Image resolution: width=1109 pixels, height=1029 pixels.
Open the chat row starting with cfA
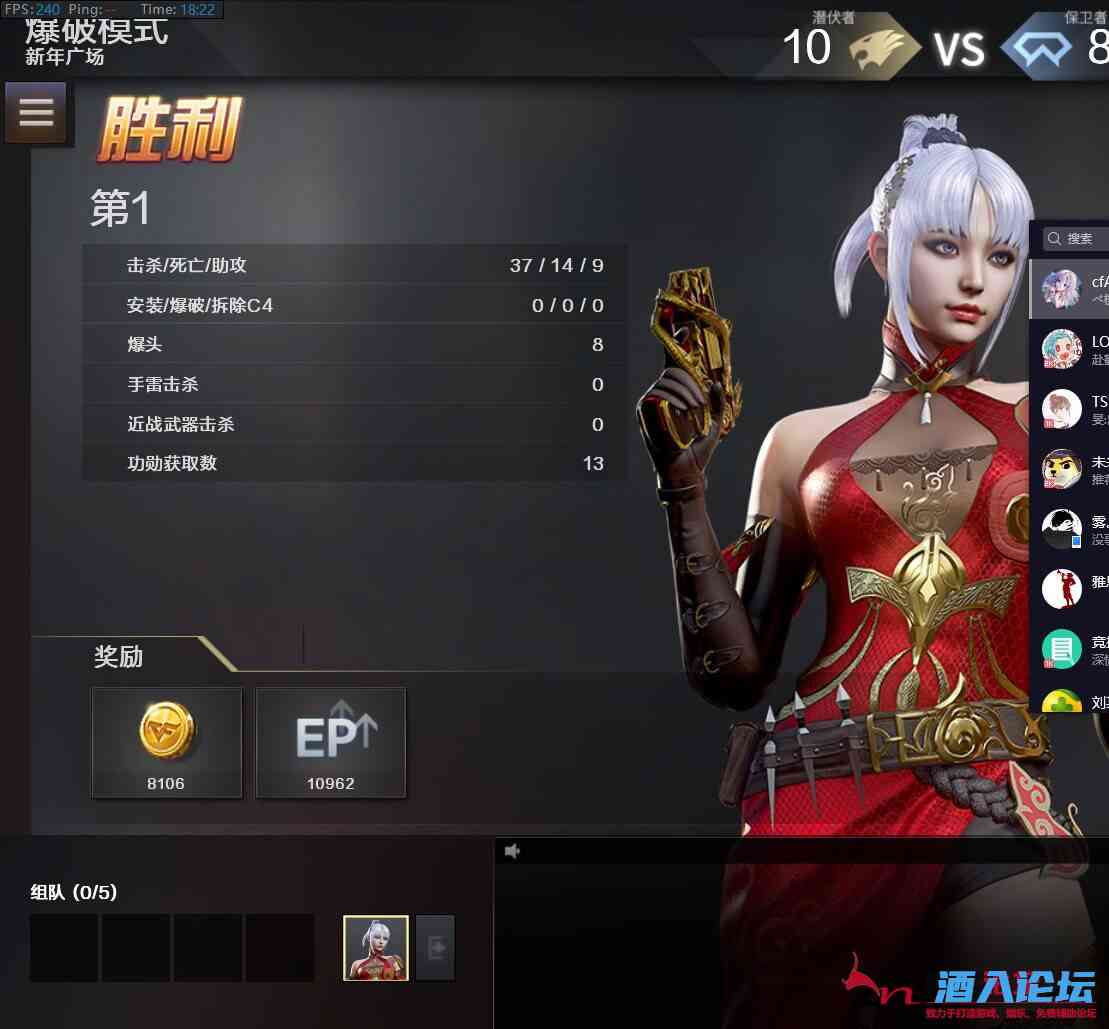point(1071,289)
